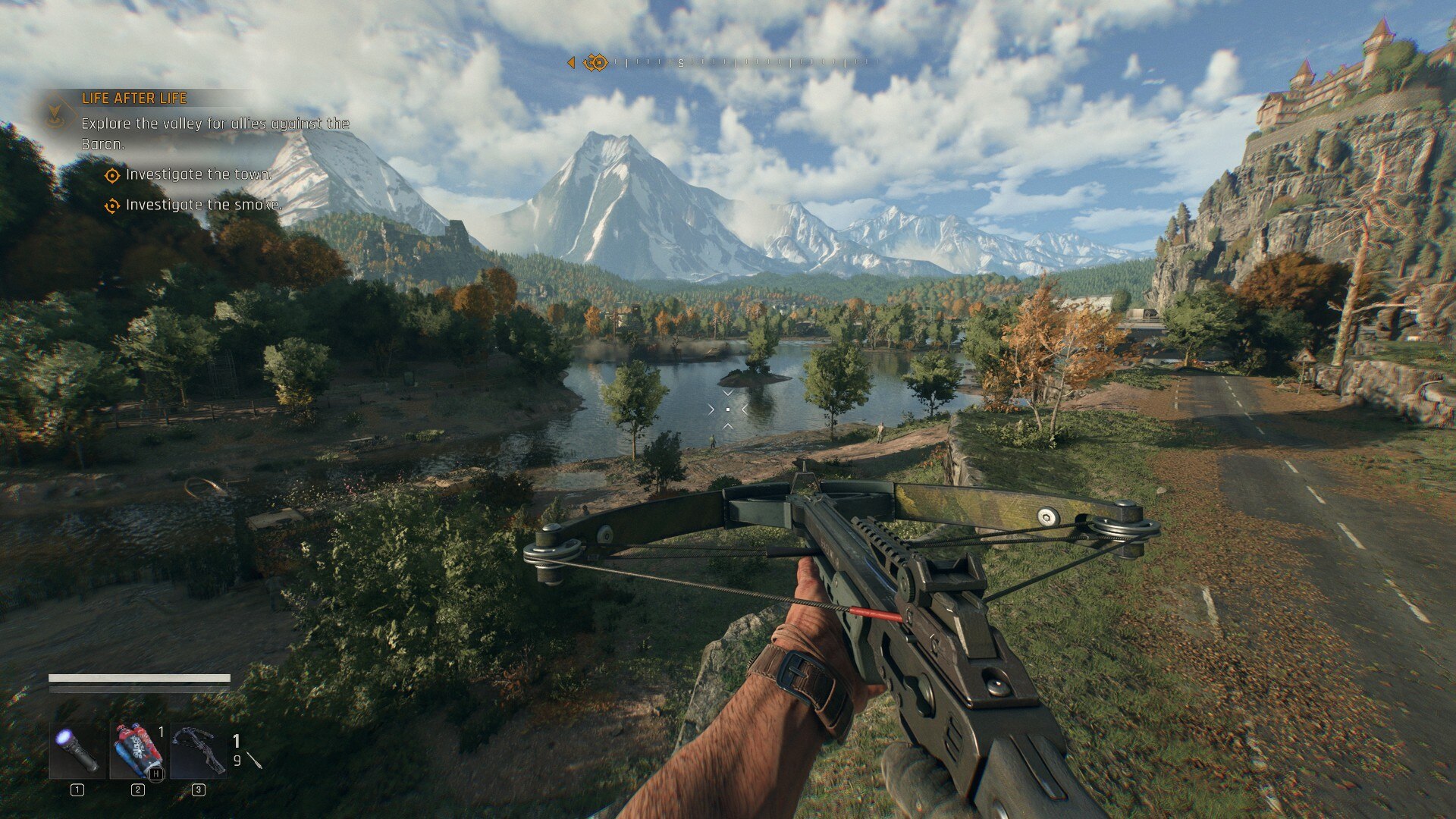Select the red canister consumable slot
The width and height of the screenshot is (1456, 819).
click(x=137, y=751)
